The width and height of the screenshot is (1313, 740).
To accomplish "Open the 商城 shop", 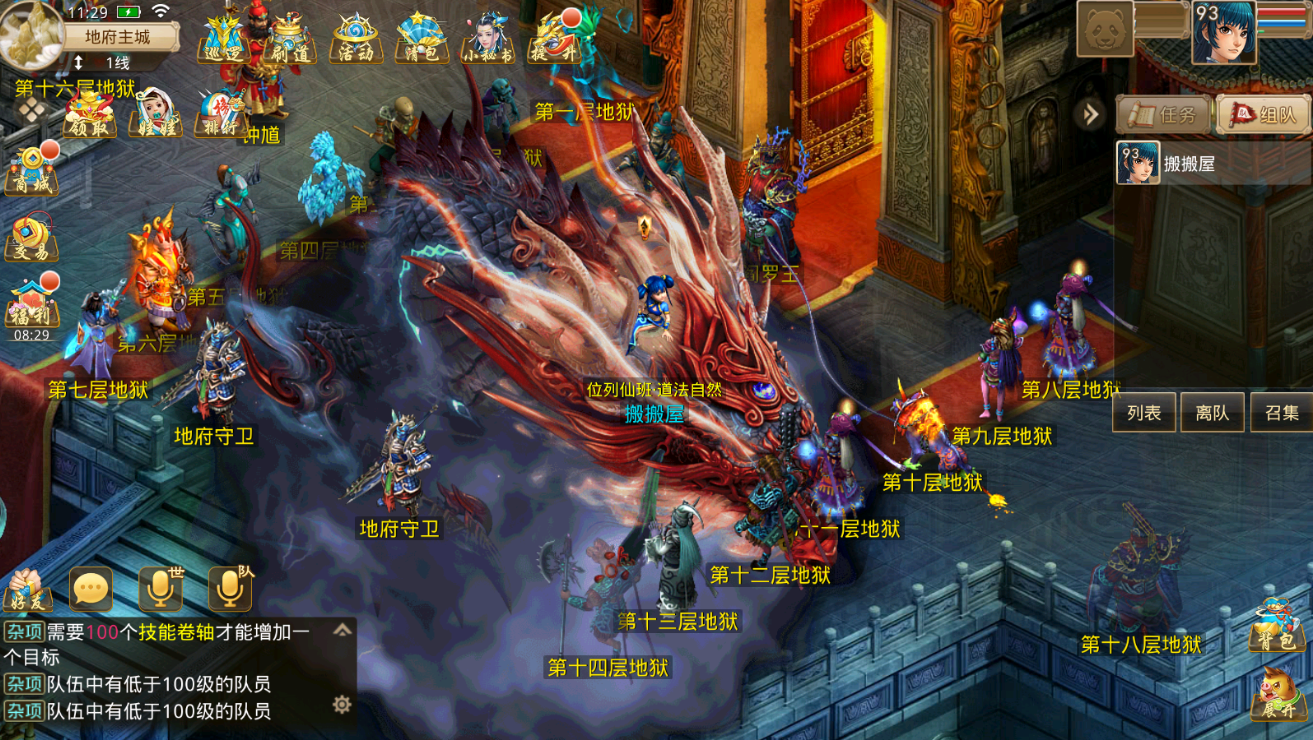I will click(x=32, y=170).
